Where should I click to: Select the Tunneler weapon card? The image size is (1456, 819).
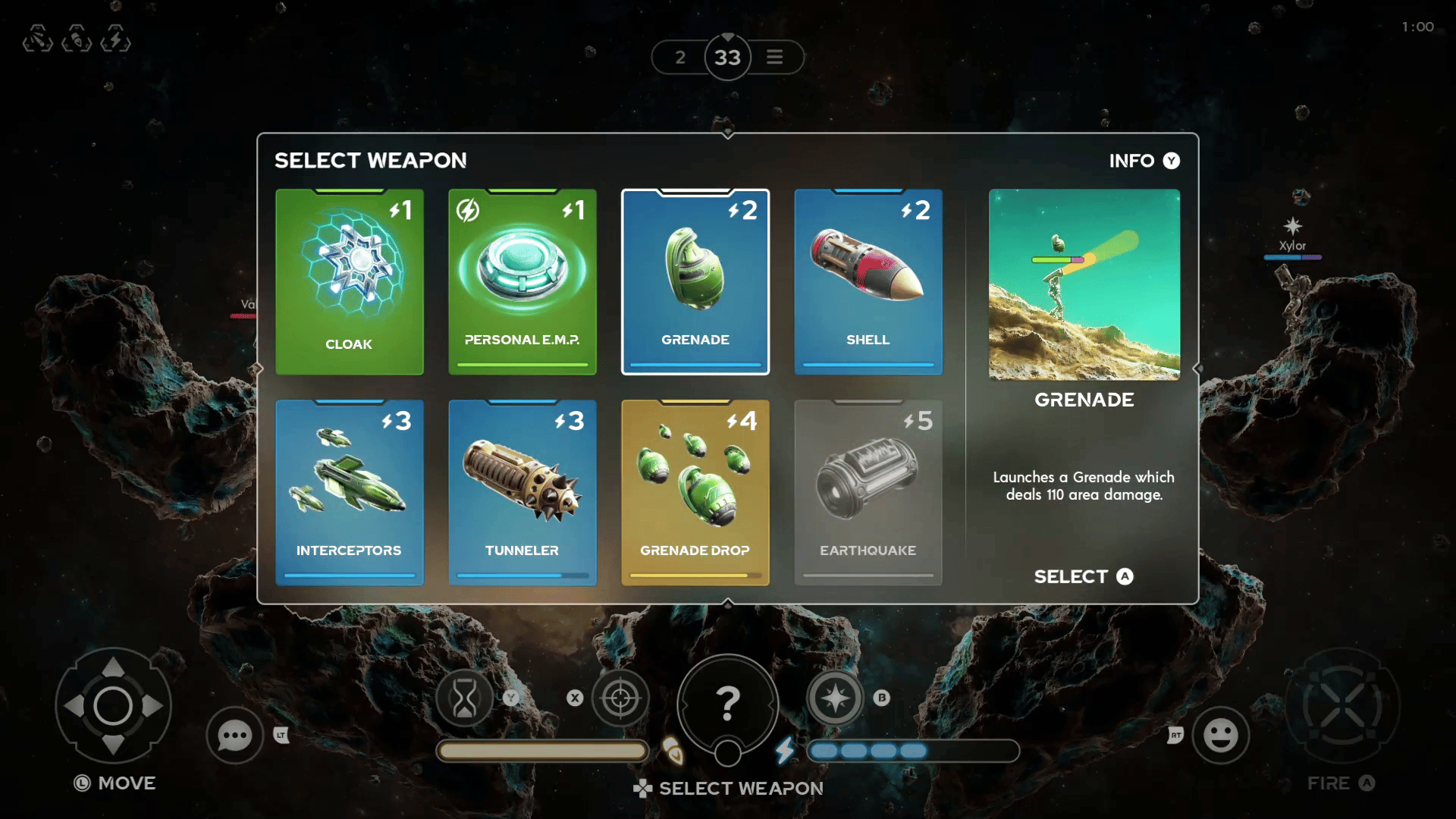click(522, 492)
